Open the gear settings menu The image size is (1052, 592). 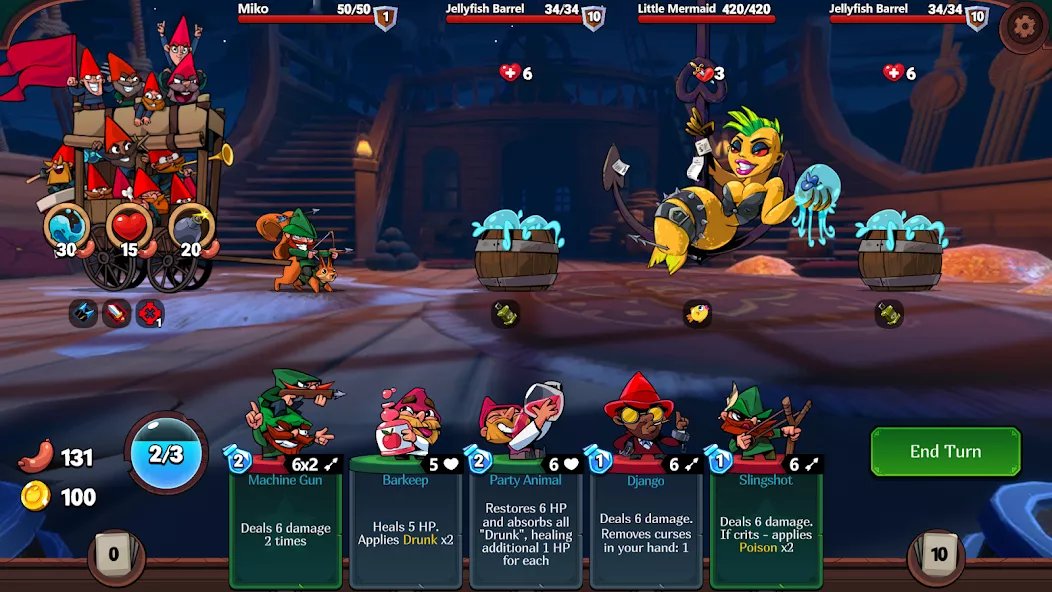click(x=1024, y=27)
